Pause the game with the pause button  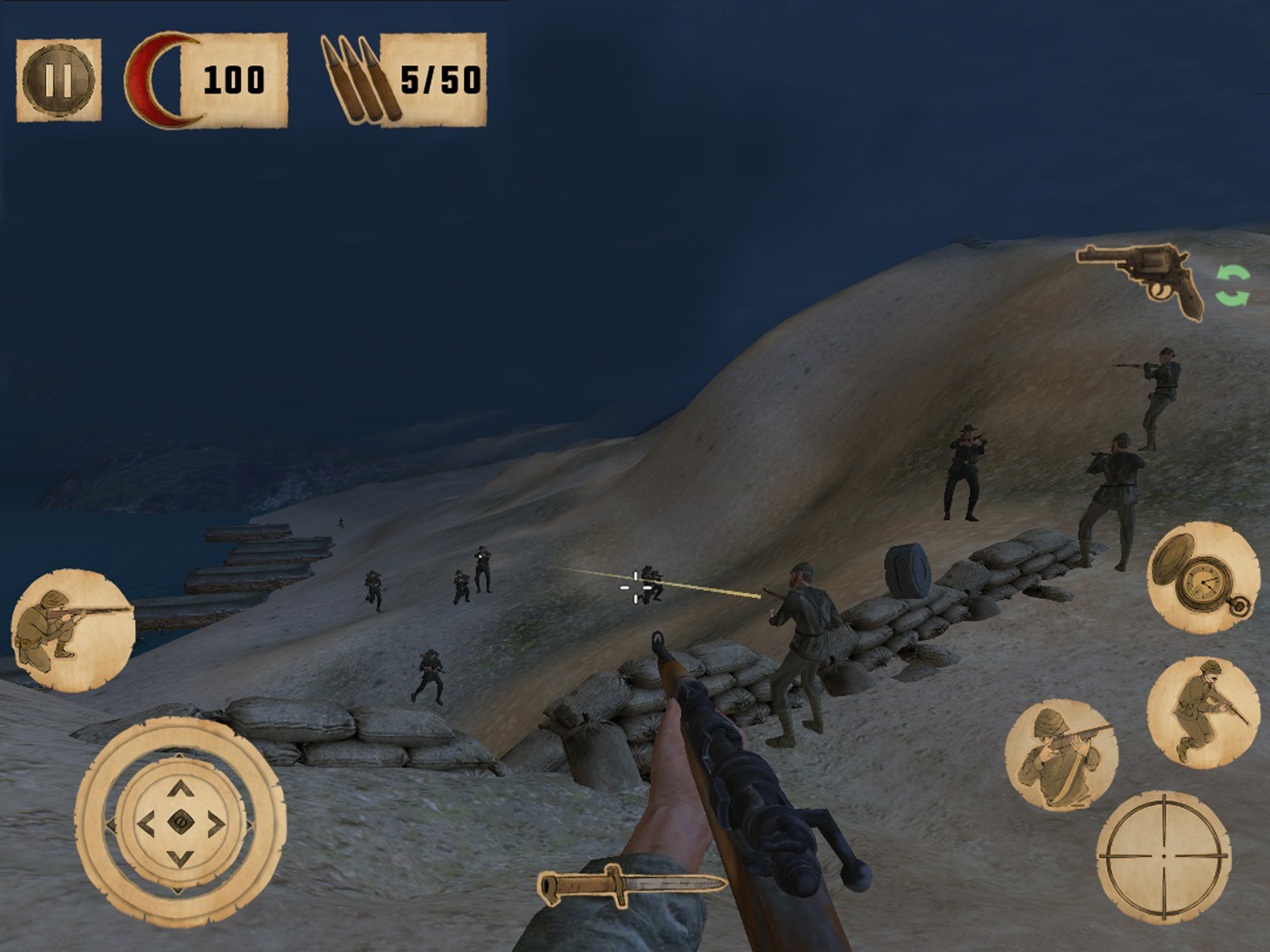59,80
